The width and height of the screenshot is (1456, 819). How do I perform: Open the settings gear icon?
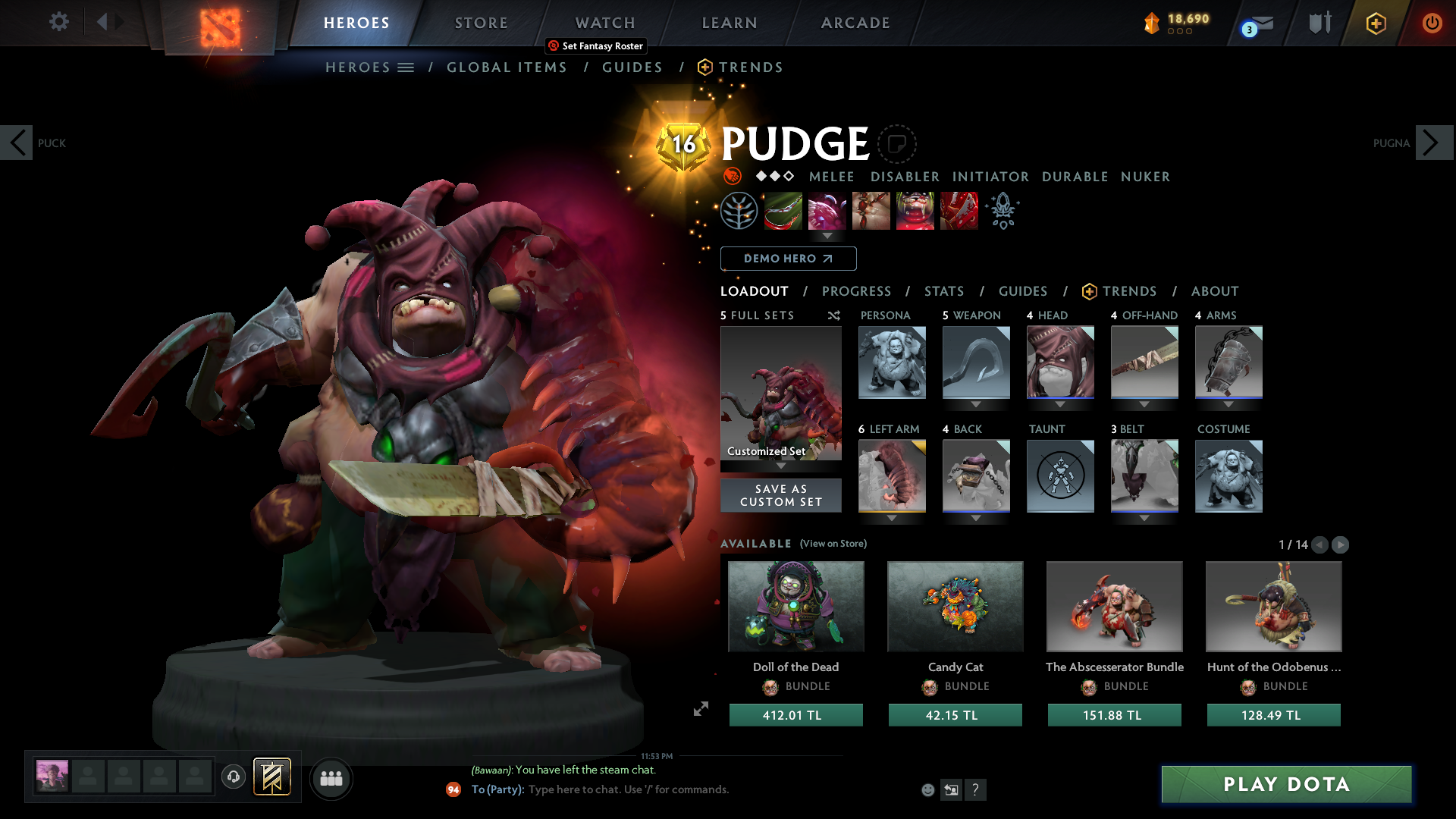point(58,22)
